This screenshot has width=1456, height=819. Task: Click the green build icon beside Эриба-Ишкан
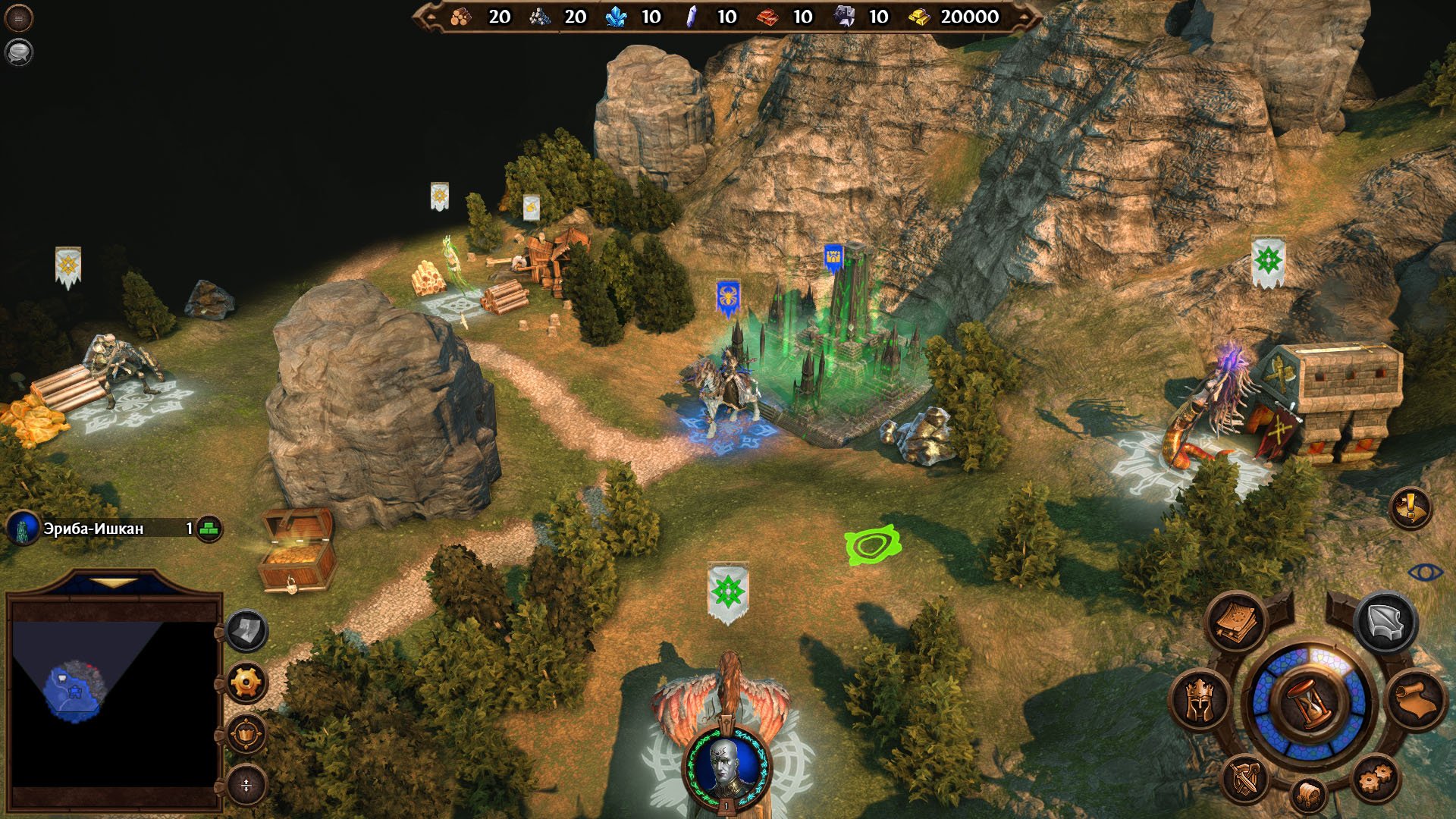click(209, 529)
